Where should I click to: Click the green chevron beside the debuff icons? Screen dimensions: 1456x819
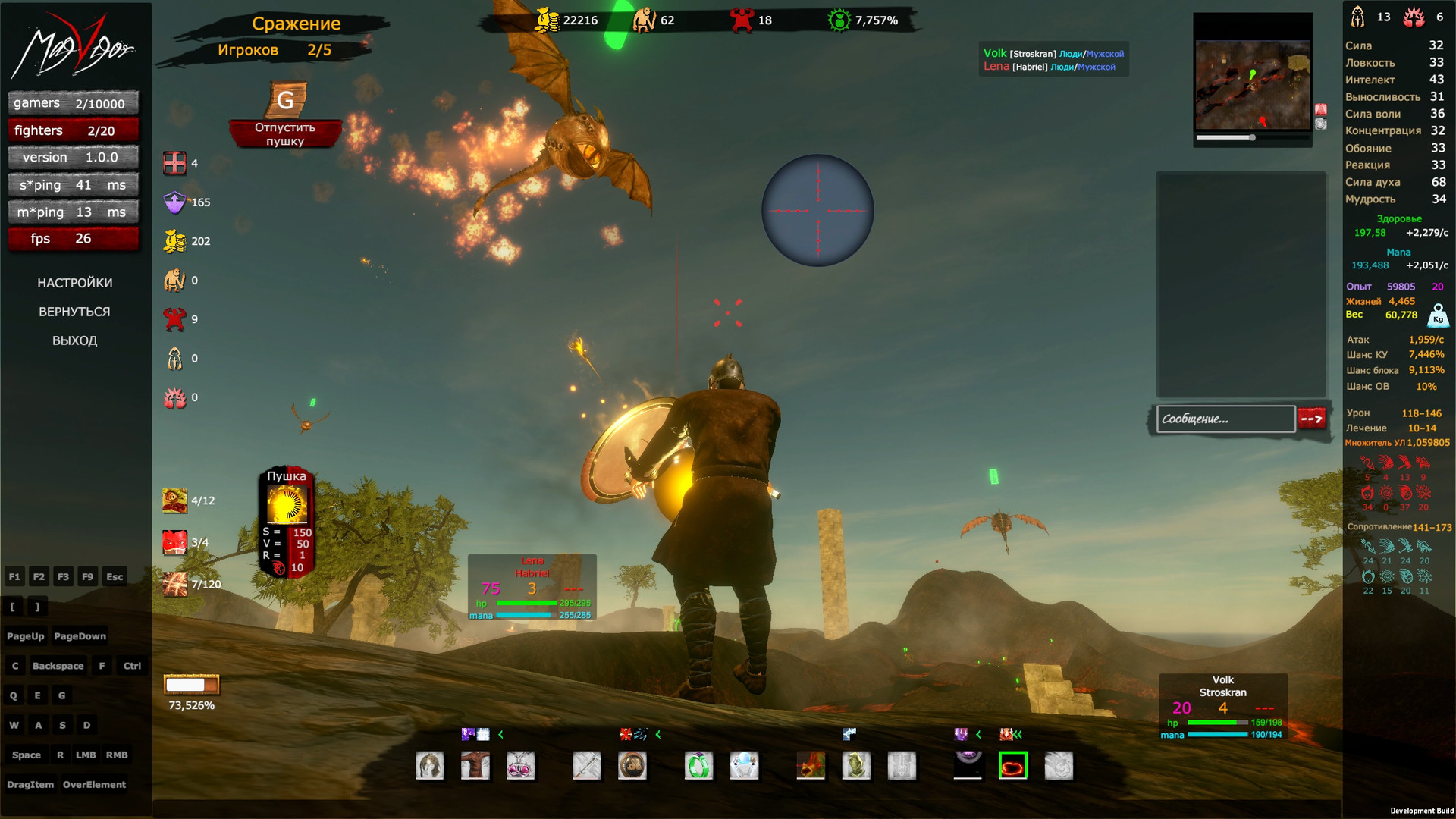[657, 734]
